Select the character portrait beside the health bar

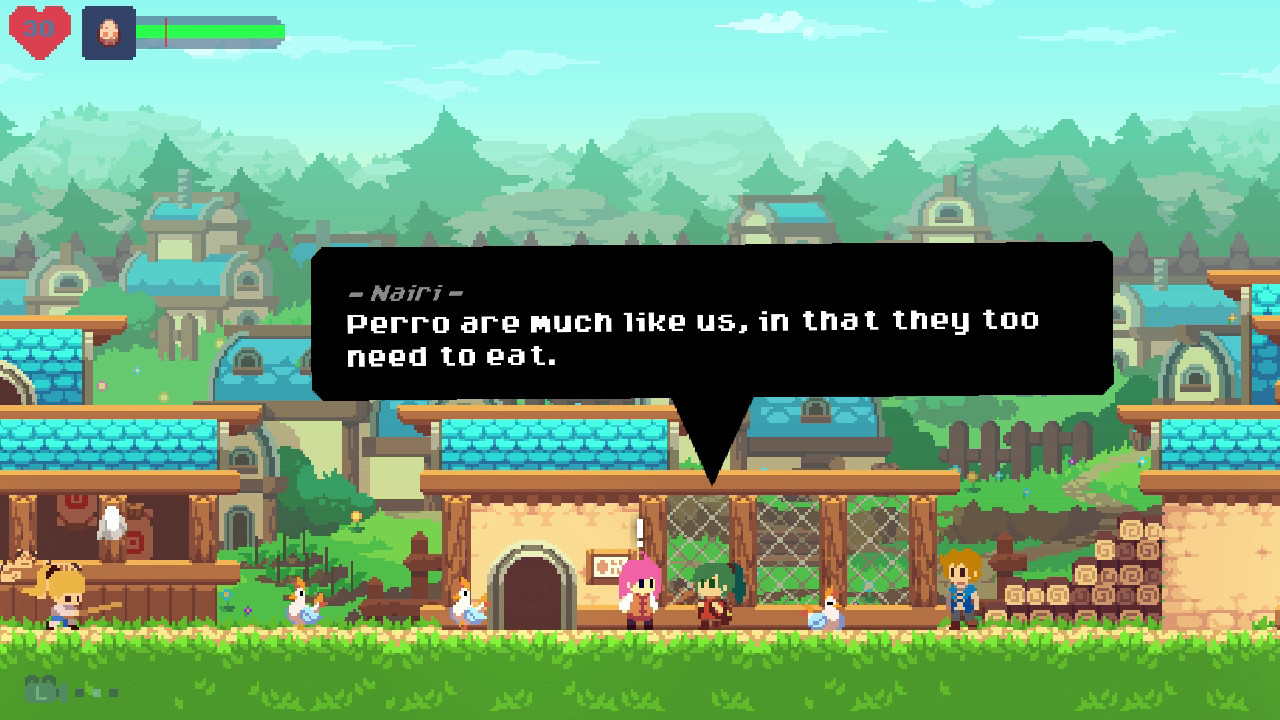click(x=110, y=32)
